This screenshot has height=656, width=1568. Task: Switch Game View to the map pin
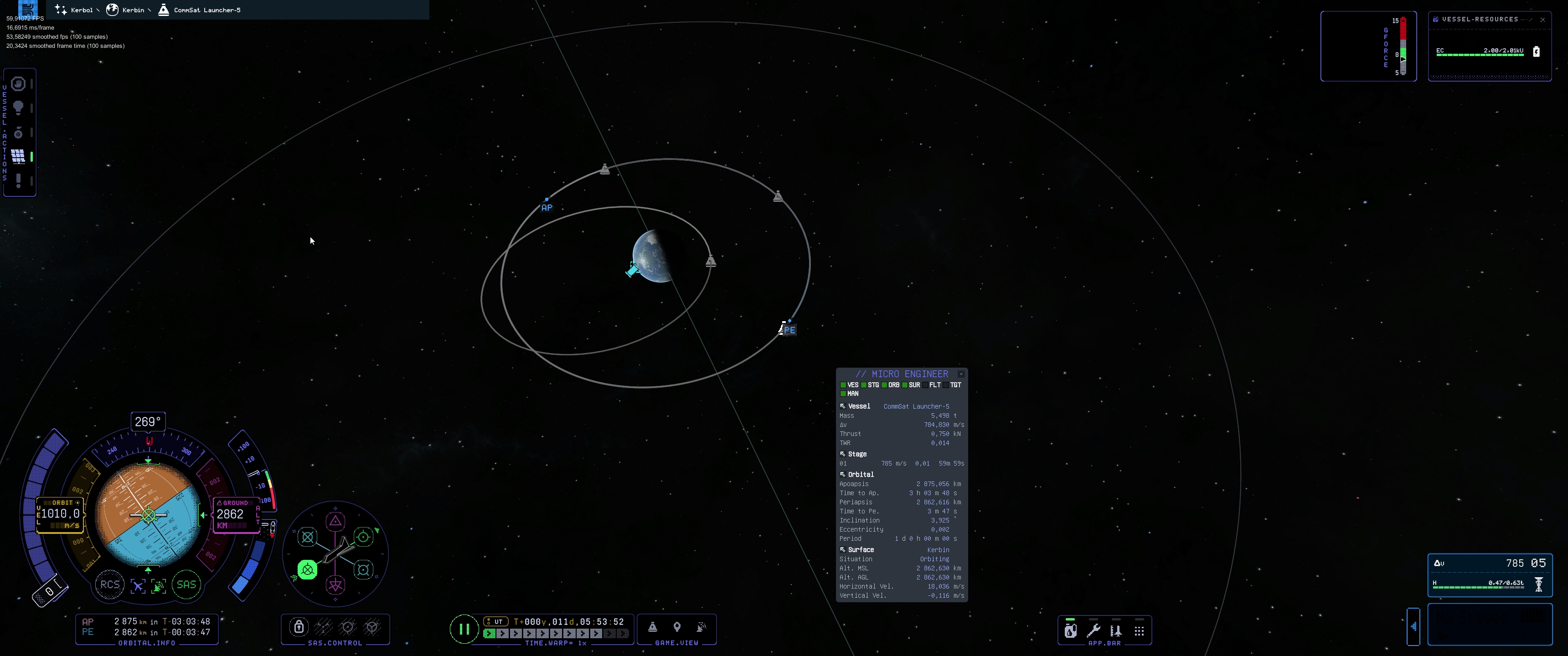click(x=677, y=627)
